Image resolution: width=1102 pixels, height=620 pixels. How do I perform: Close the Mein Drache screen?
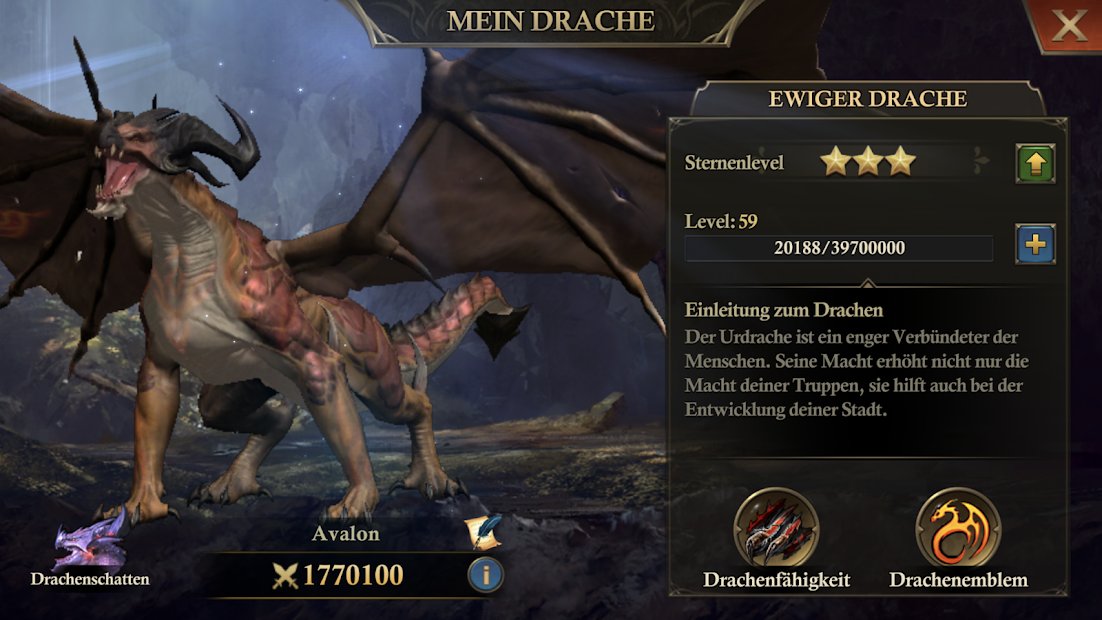point(1068,26)
